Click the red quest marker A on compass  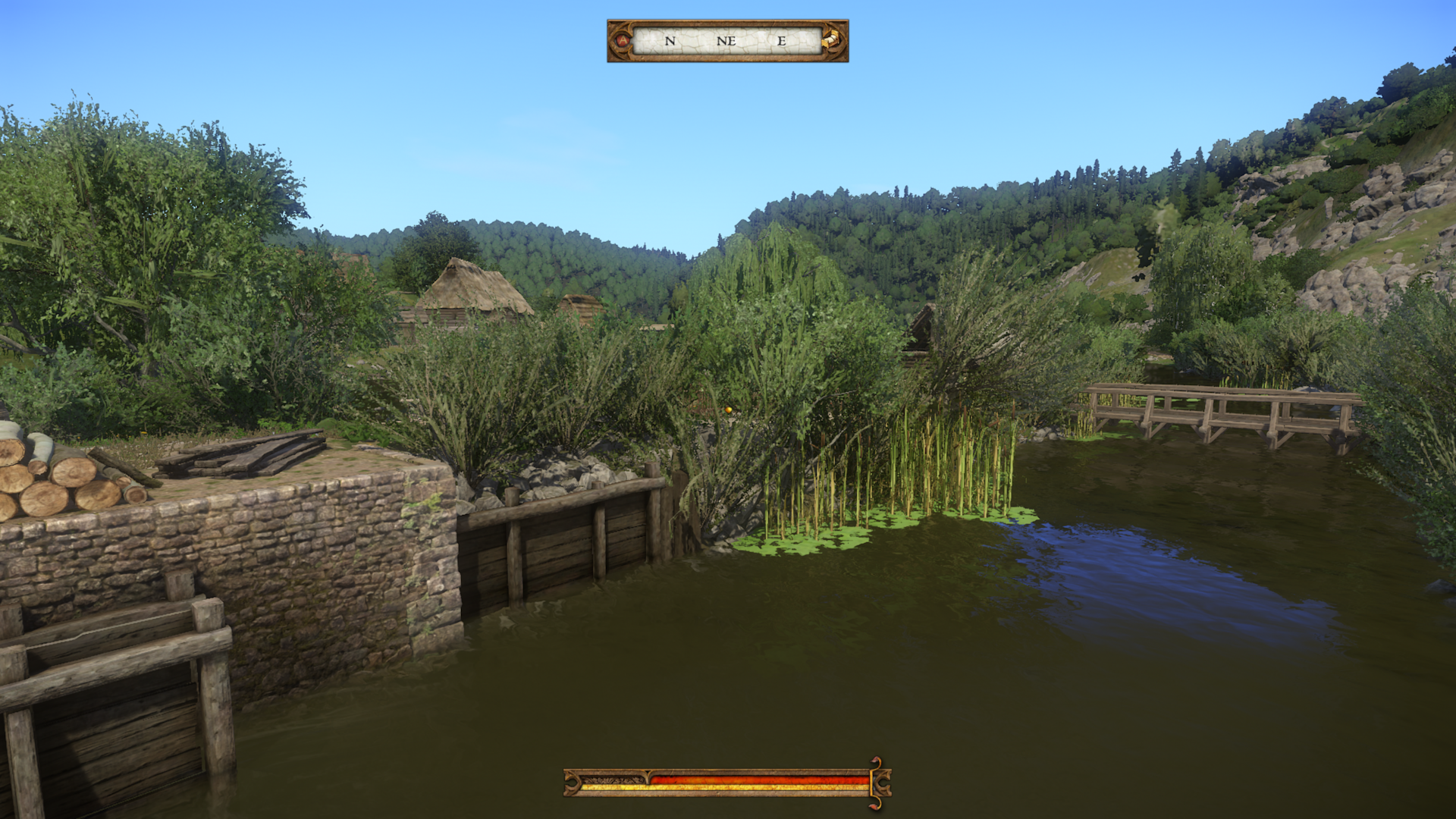[623, 41]
